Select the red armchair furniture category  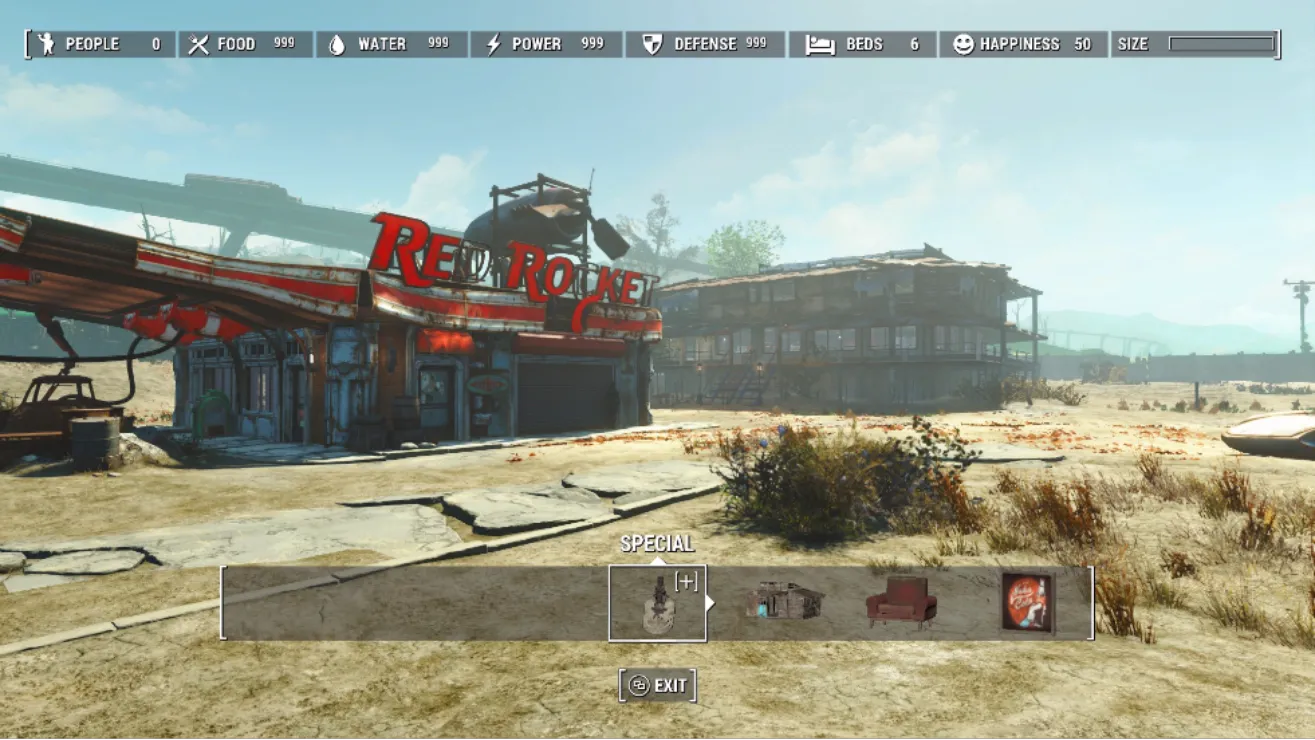click(901, 602)
